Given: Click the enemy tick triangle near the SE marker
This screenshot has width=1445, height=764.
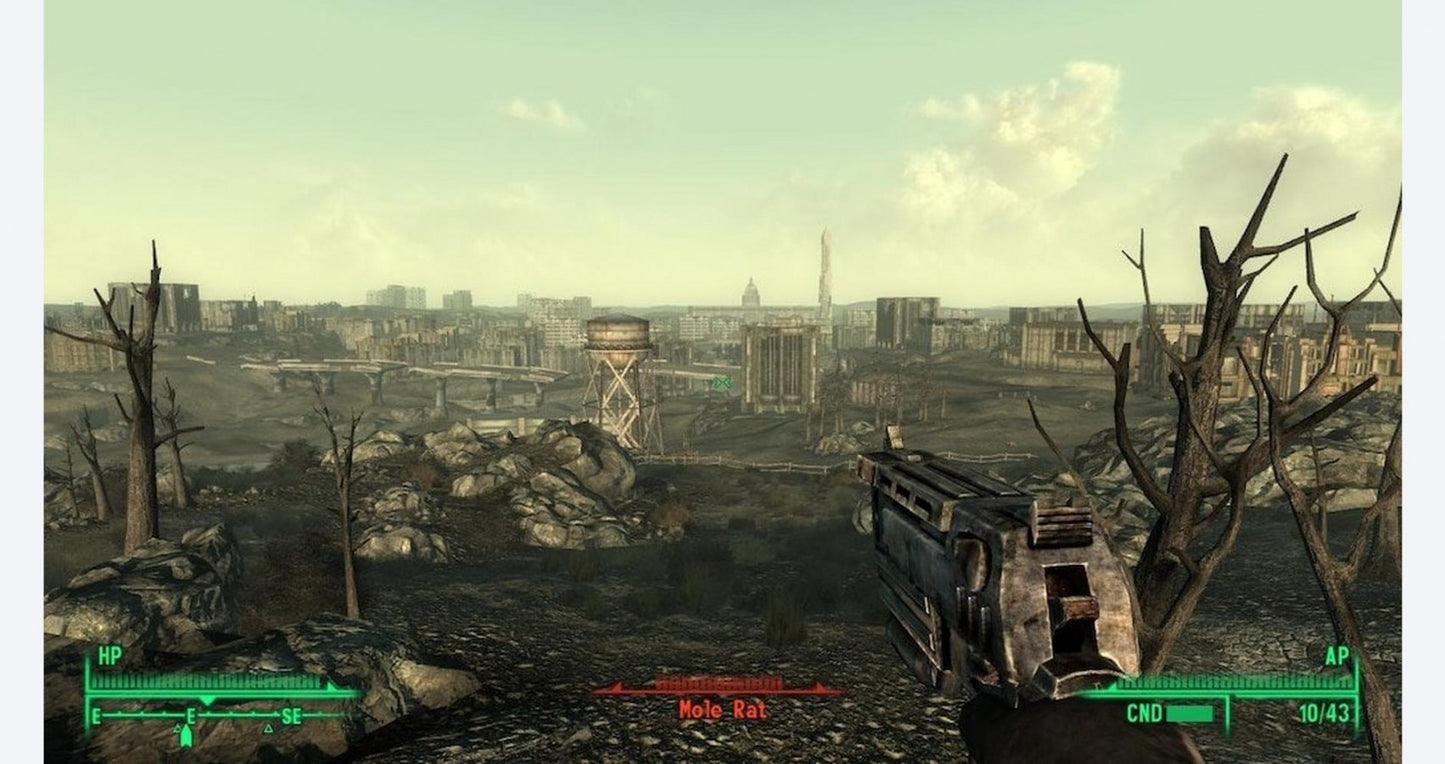Looking at the screenshot, I should tap(269, 729).
